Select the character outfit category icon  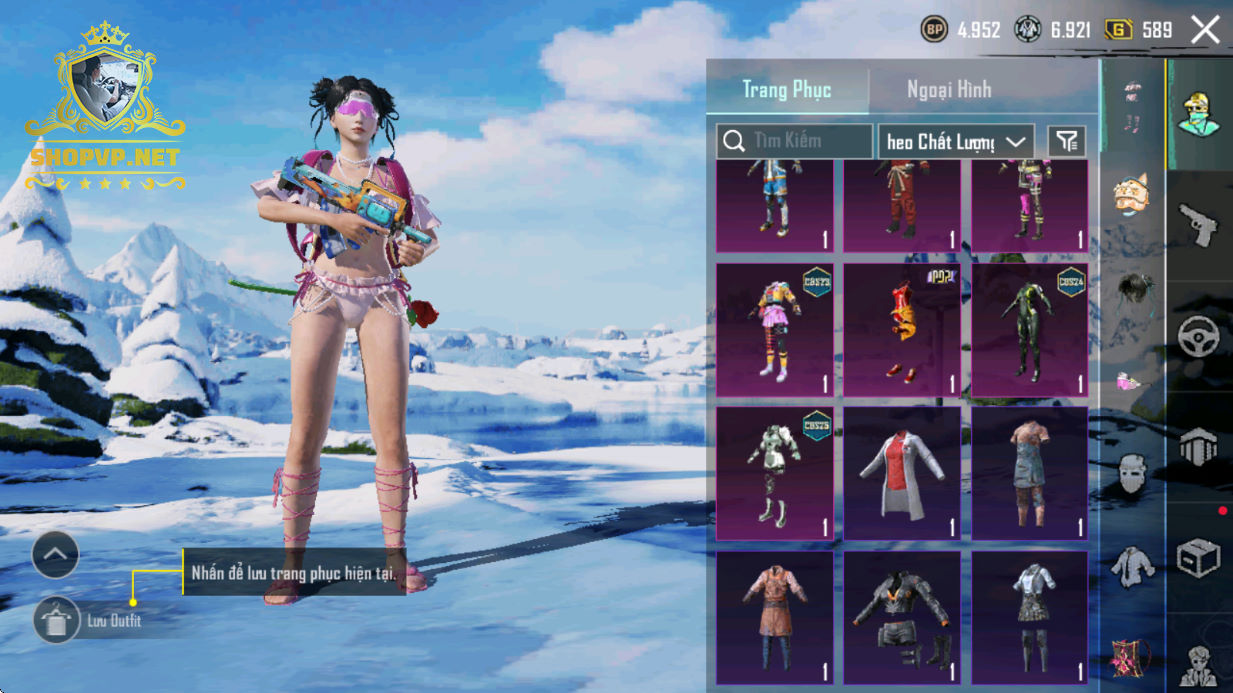(x=1199, y=114)
